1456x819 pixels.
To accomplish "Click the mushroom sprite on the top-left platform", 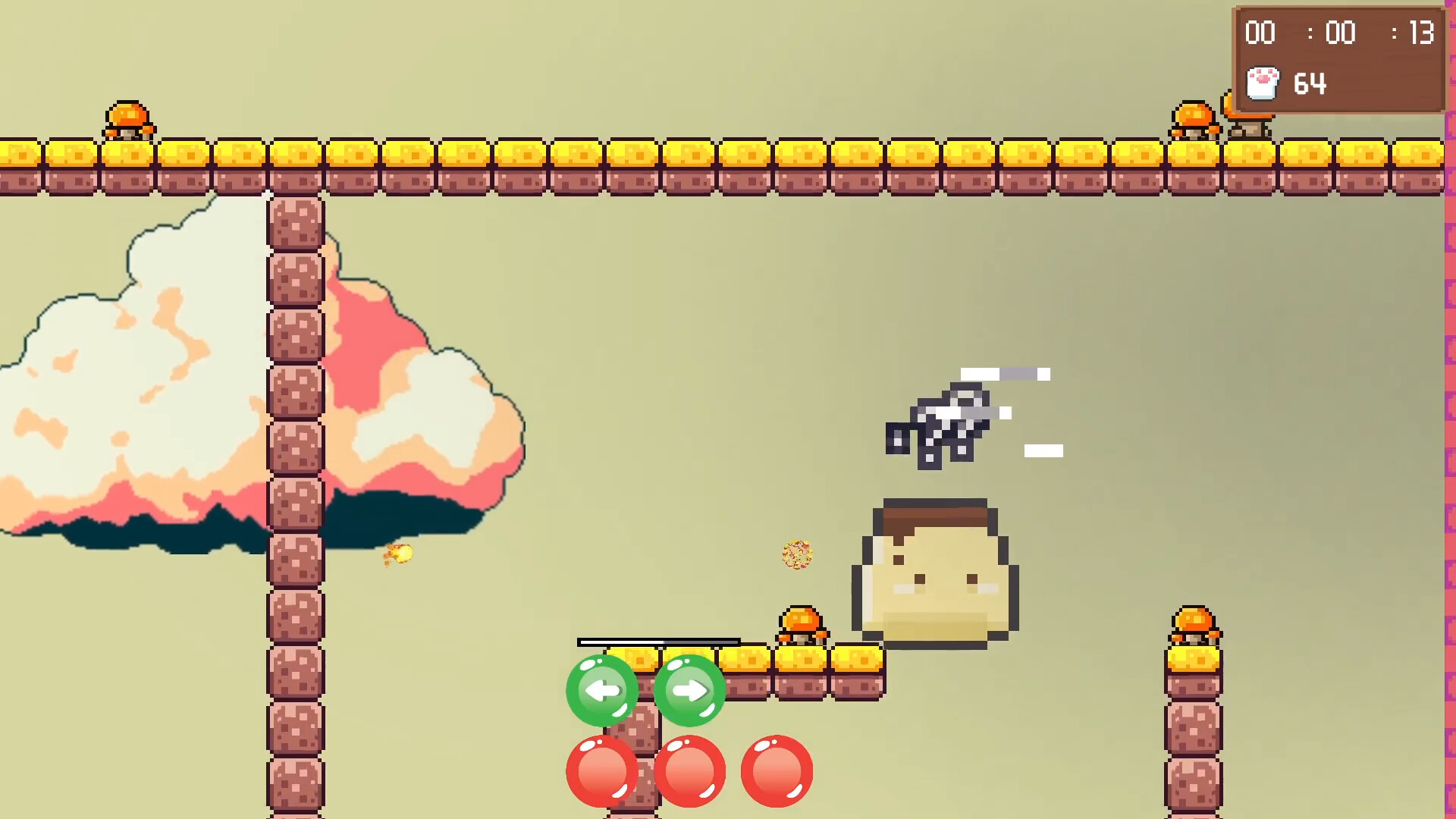I will [x=129, y=121].
